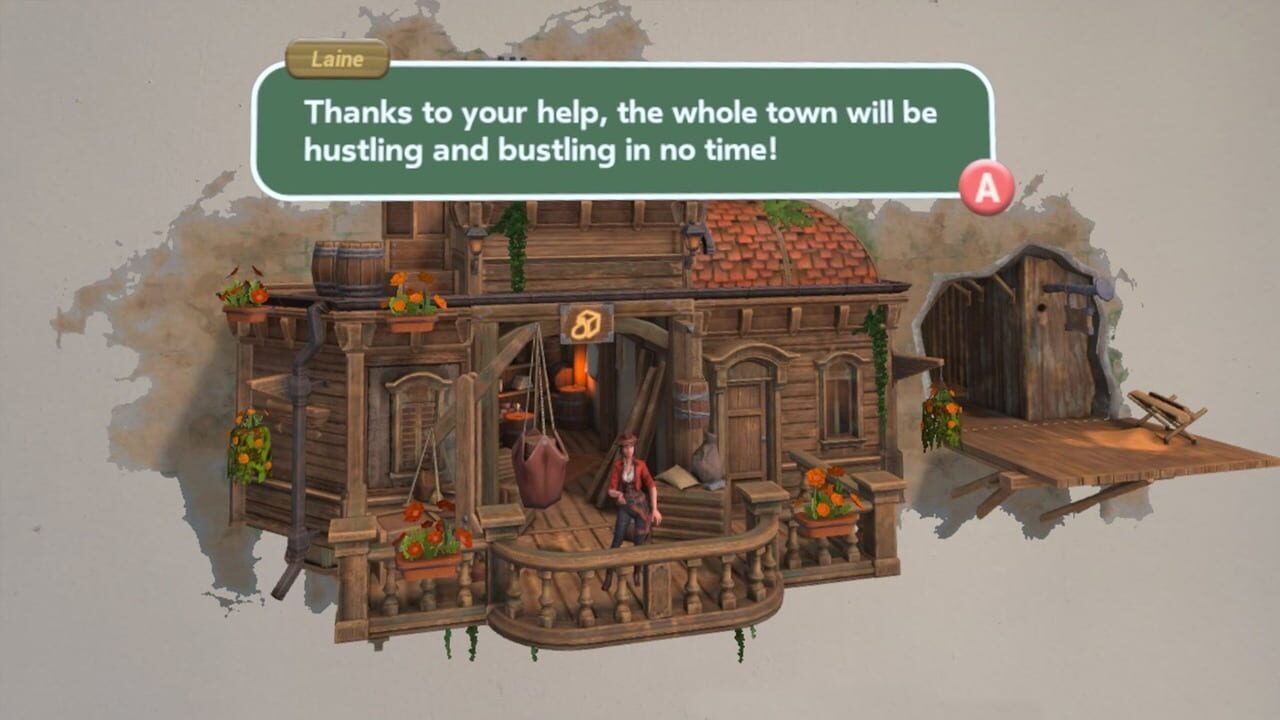The image size is (1280, 720).
Task: Click the main building's wooden door
Action: click(745, 425)
